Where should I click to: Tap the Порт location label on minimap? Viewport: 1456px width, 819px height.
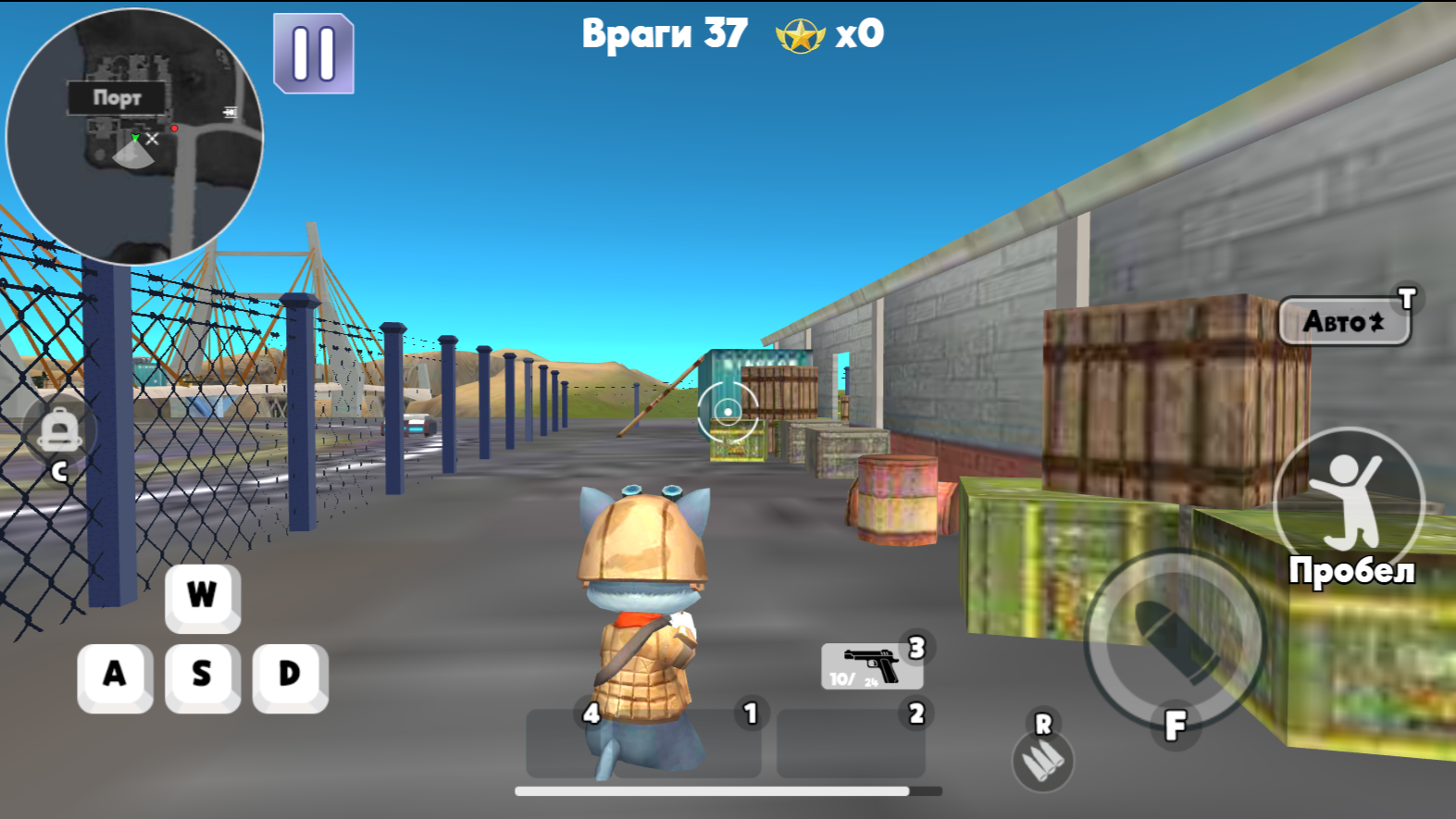pyautogui.click(x=118, y=99)
